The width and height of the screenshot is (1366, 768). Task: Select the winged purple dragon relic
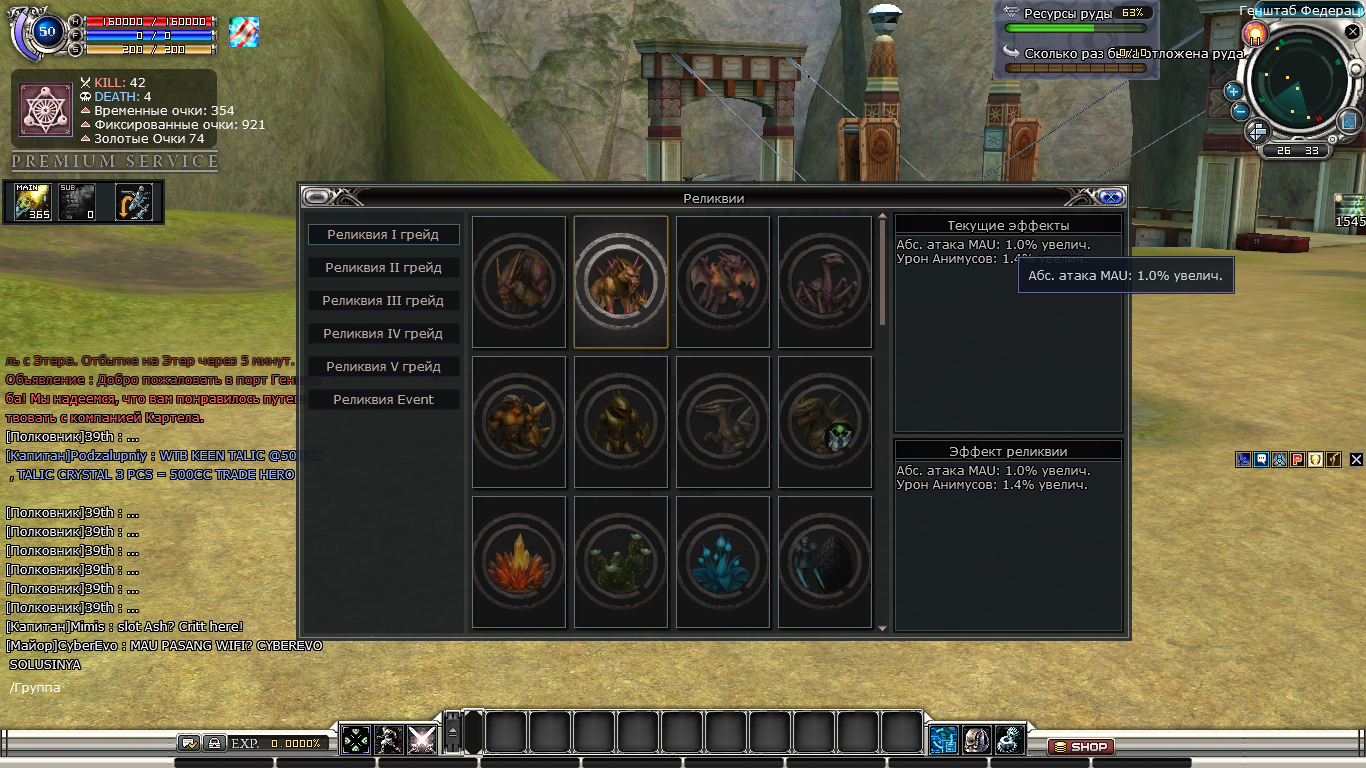click(x=723, y=282)
